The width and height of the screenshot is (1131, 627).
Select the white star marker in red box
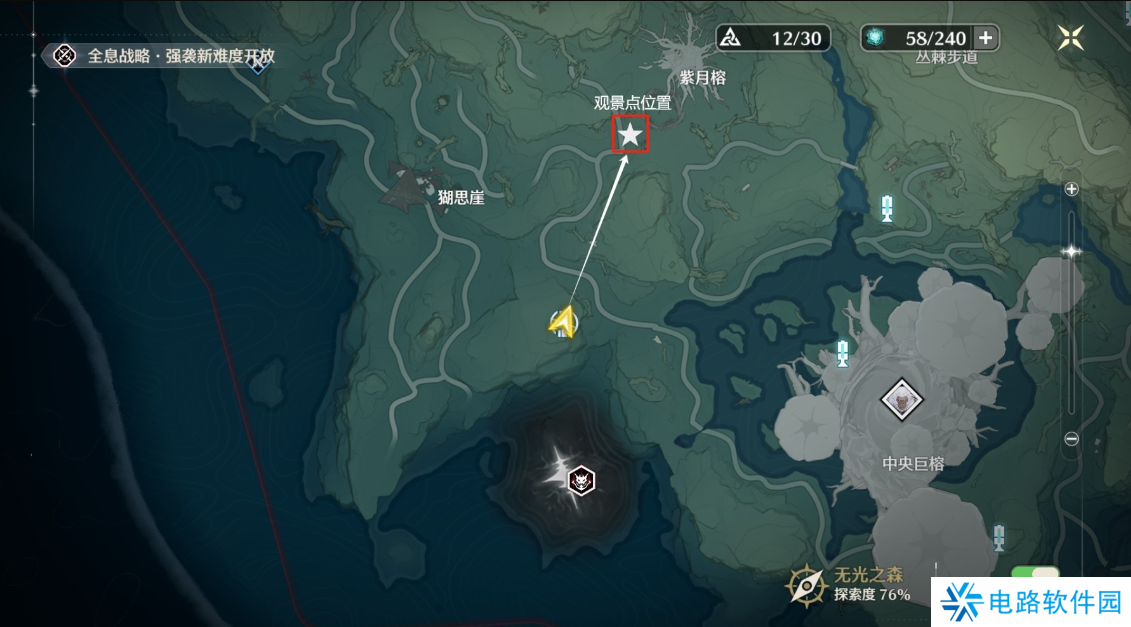[630, 134]
